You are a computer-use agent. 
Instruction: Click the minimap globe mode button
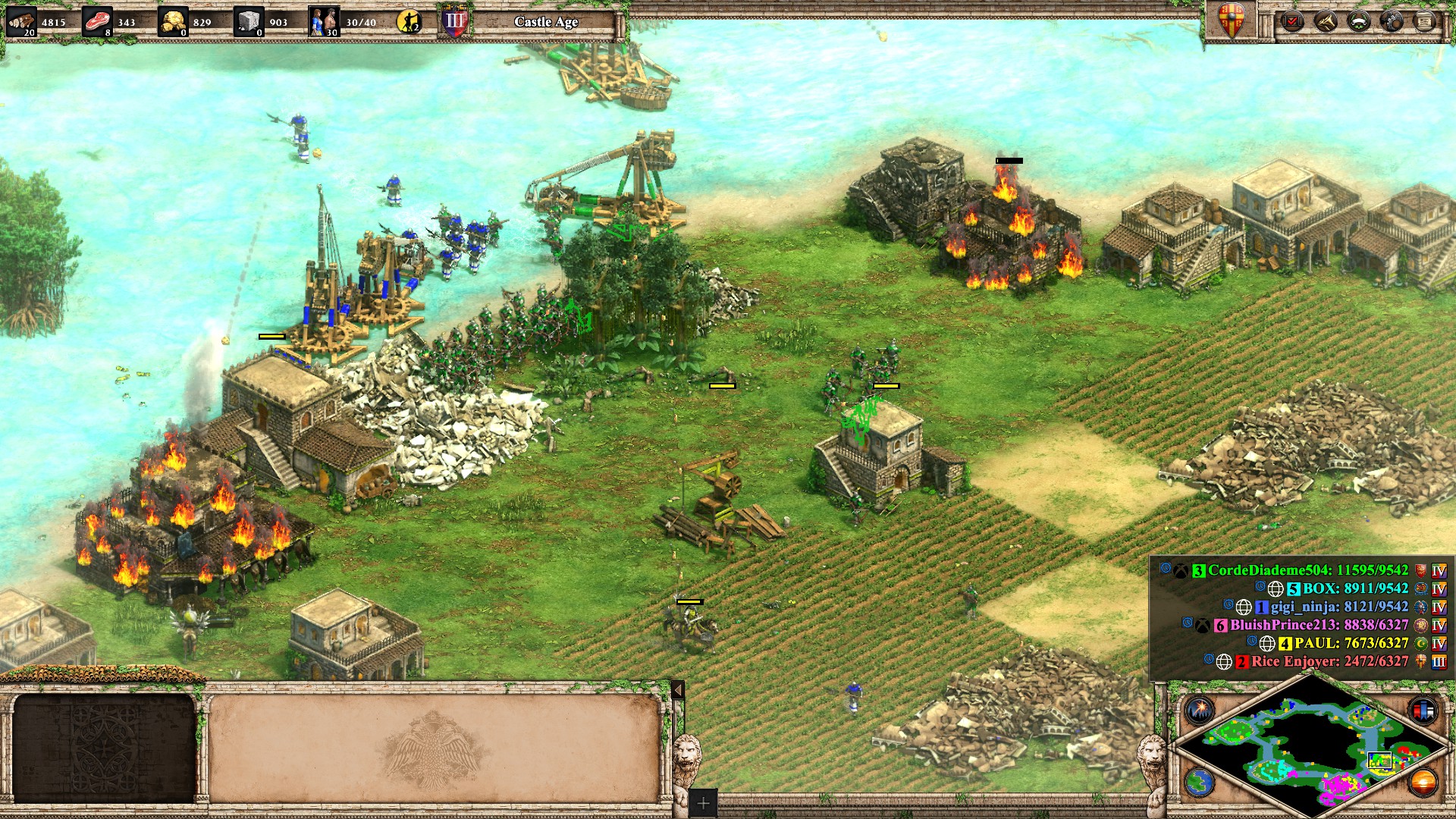point(1200,782)
